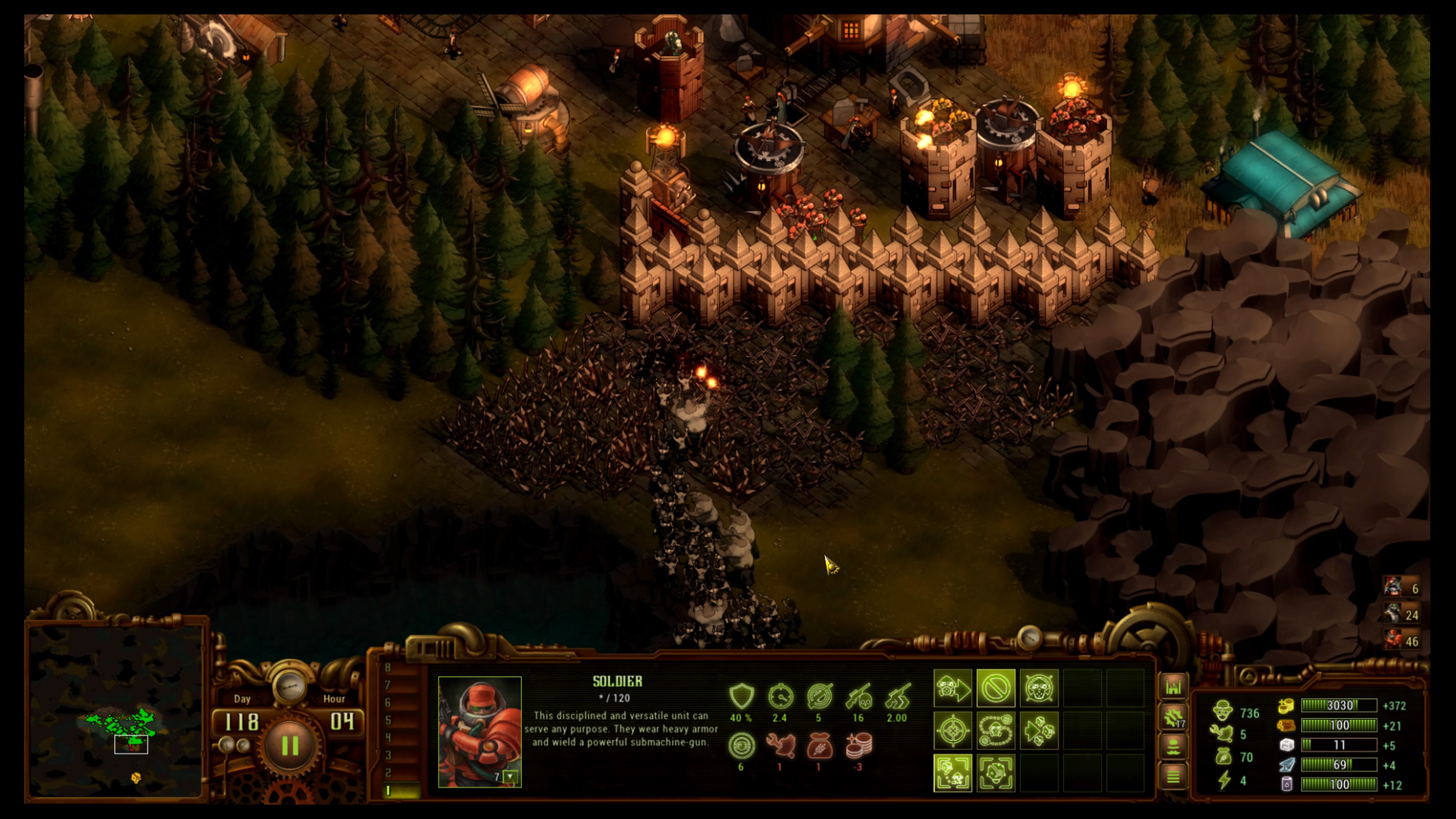Choose the patrol route command icon

(995, 731)
